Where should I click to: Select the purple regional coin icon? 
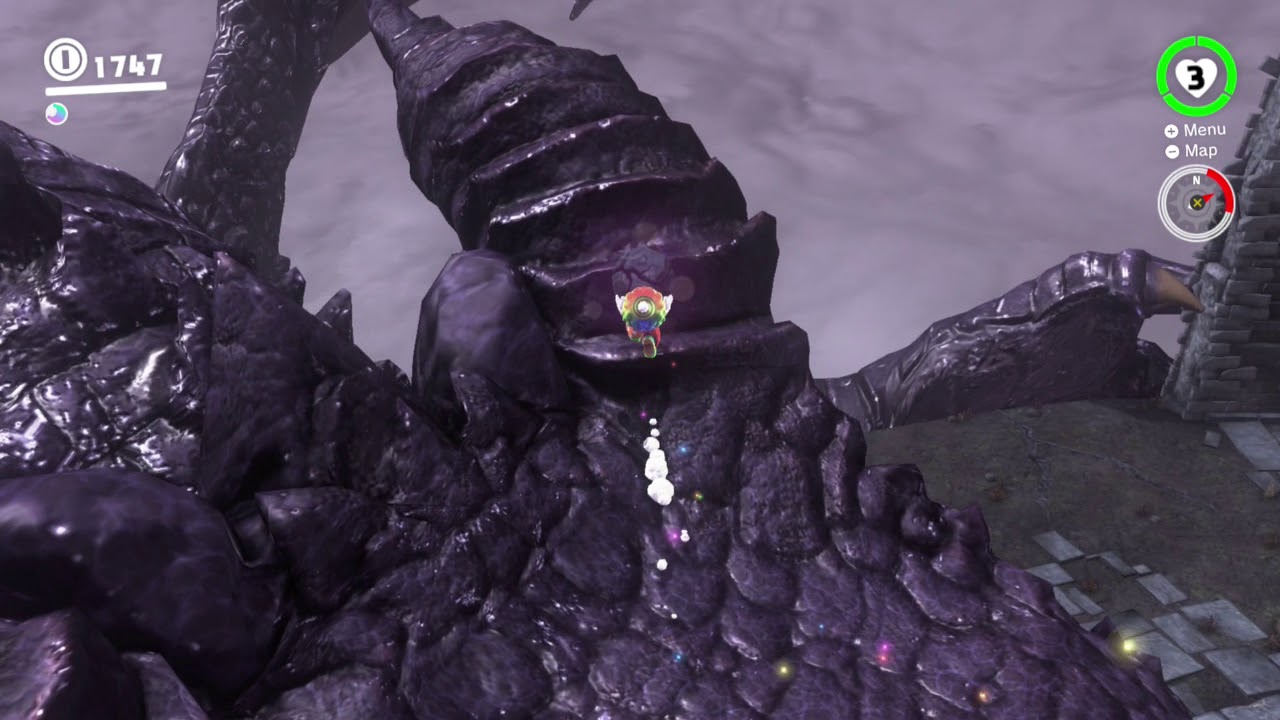pyautogui.click(x=57, y=113)
